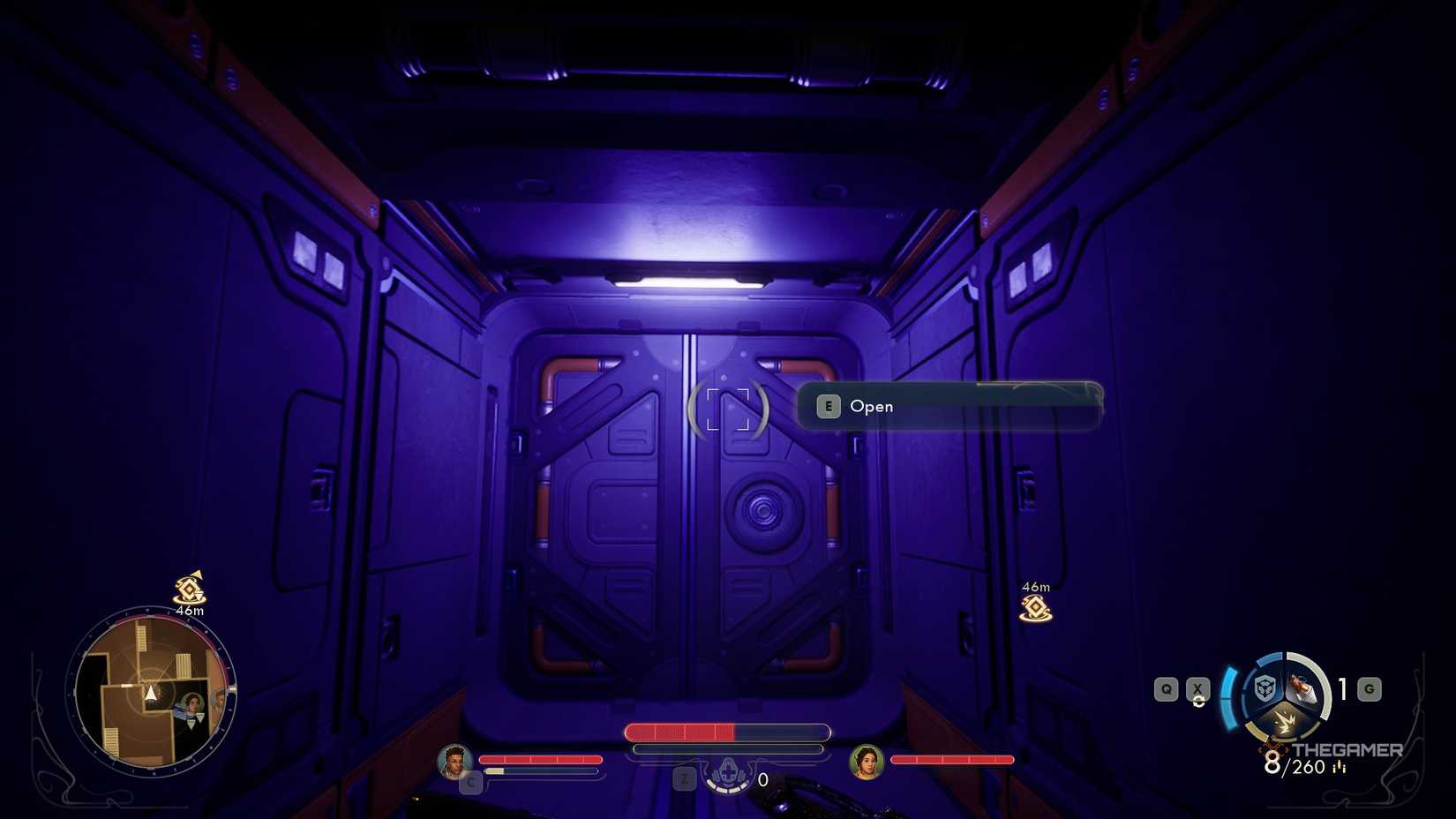Expand the healing menu via the Z key
The height and width of the screenshot is (819, 1456).
point(684,779)
